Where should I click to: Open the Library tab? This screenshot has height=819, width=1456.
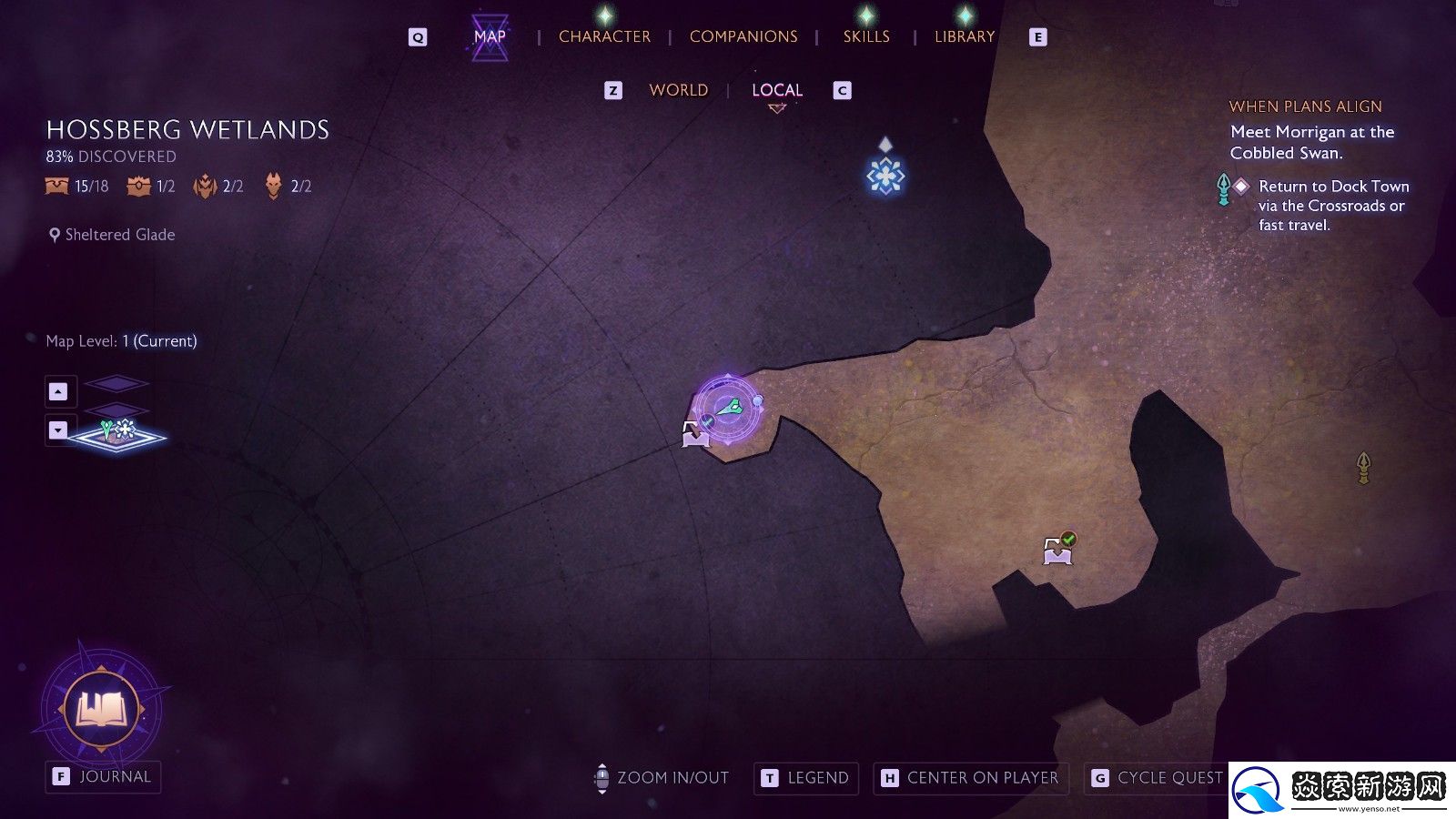tap(964, 36)
